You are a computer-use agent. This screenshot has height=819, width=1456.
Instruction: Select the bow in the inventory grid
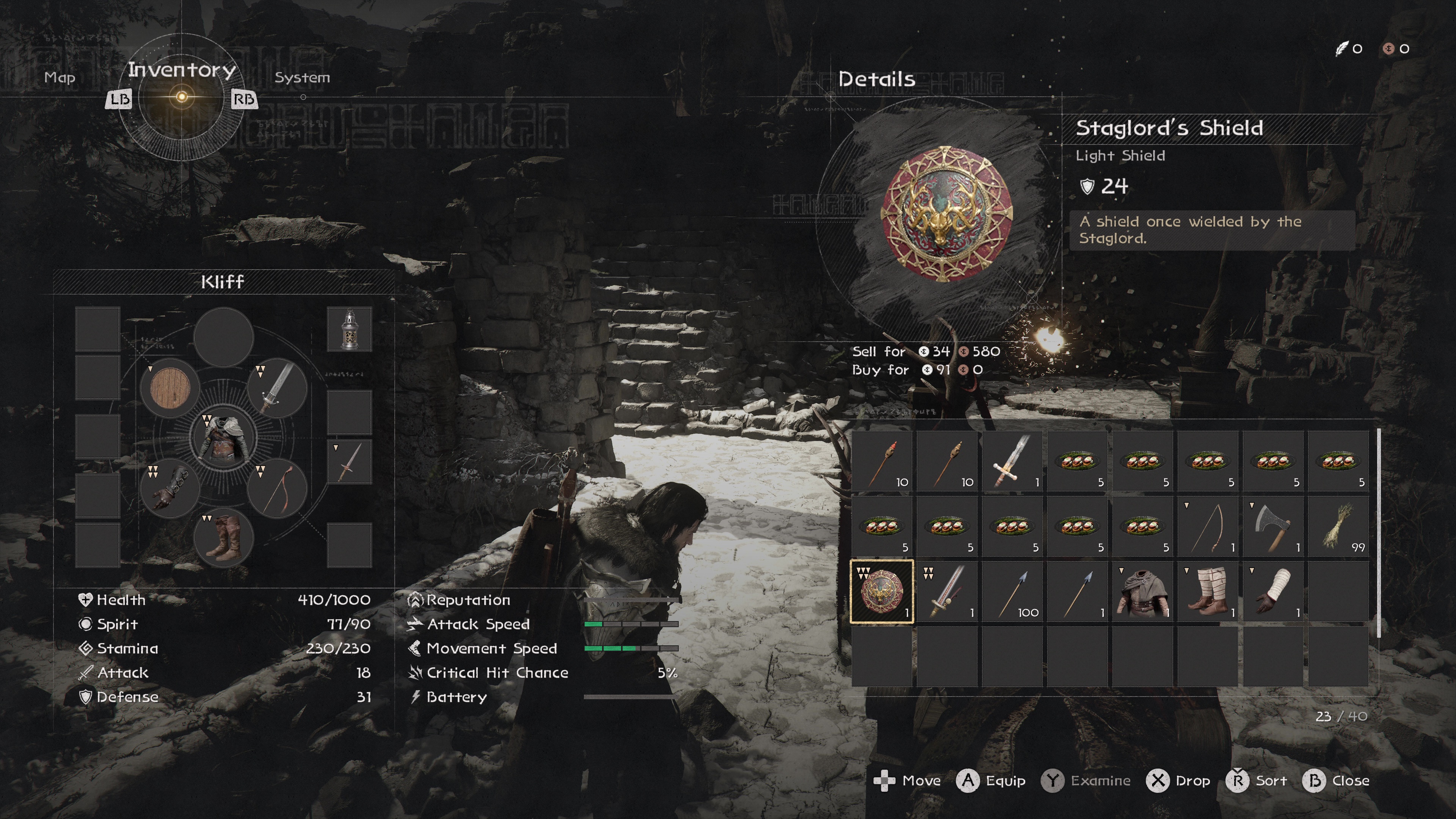[x=1207, y=526]
